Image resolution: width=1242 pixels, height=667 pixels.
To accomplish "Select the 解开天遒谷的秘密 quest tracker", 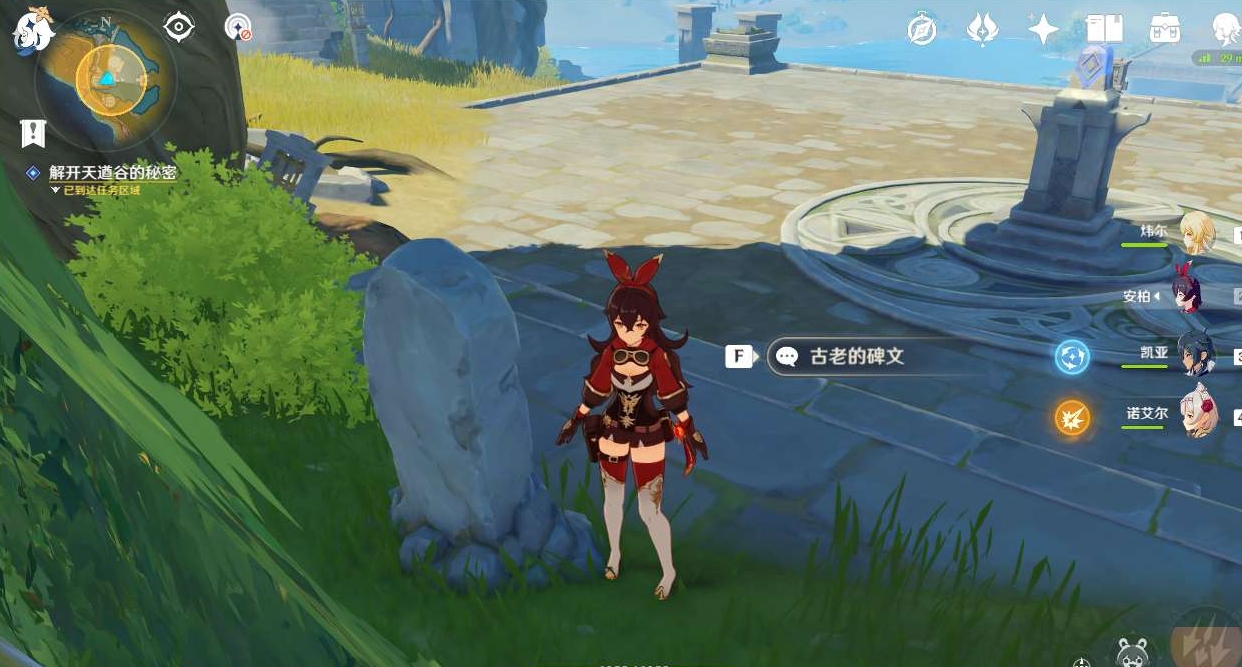I will click(112, 173).
